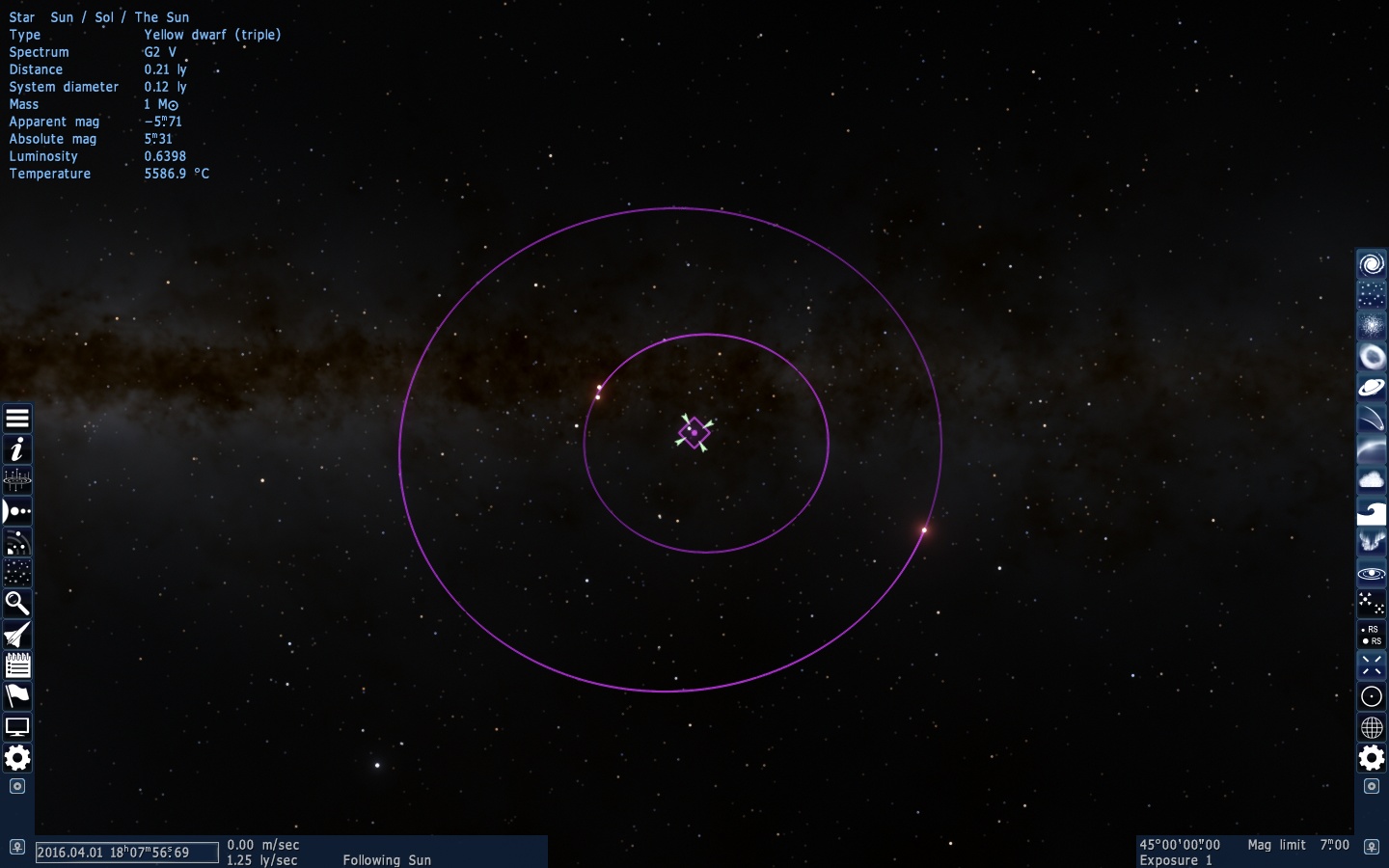Open the monitor display icon
The height and width of the screenshot is (868, 1389).
[17, 727]
